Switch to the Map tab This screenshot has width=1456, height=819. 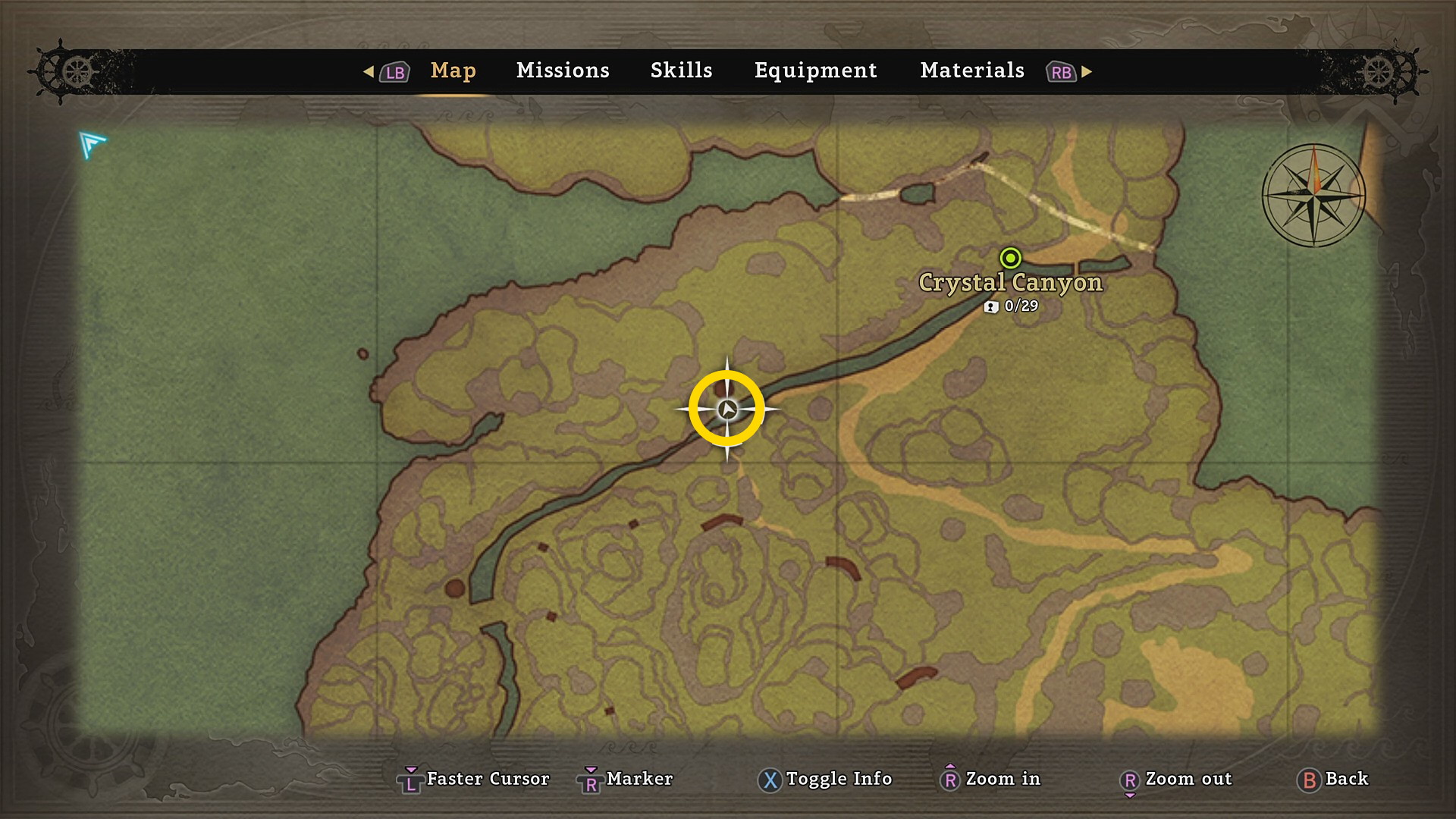pos(453,71)
